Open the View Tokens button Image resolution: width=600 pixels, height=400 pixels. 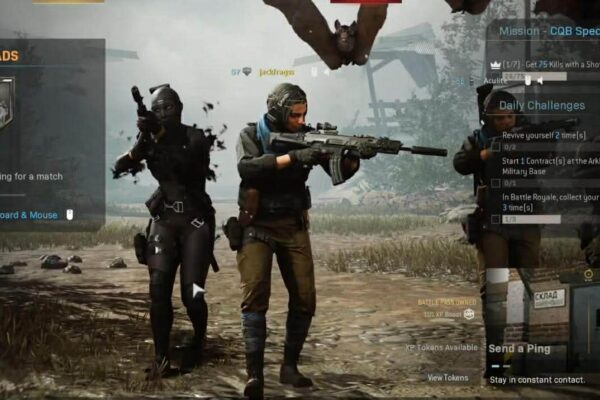pos(447,377)
